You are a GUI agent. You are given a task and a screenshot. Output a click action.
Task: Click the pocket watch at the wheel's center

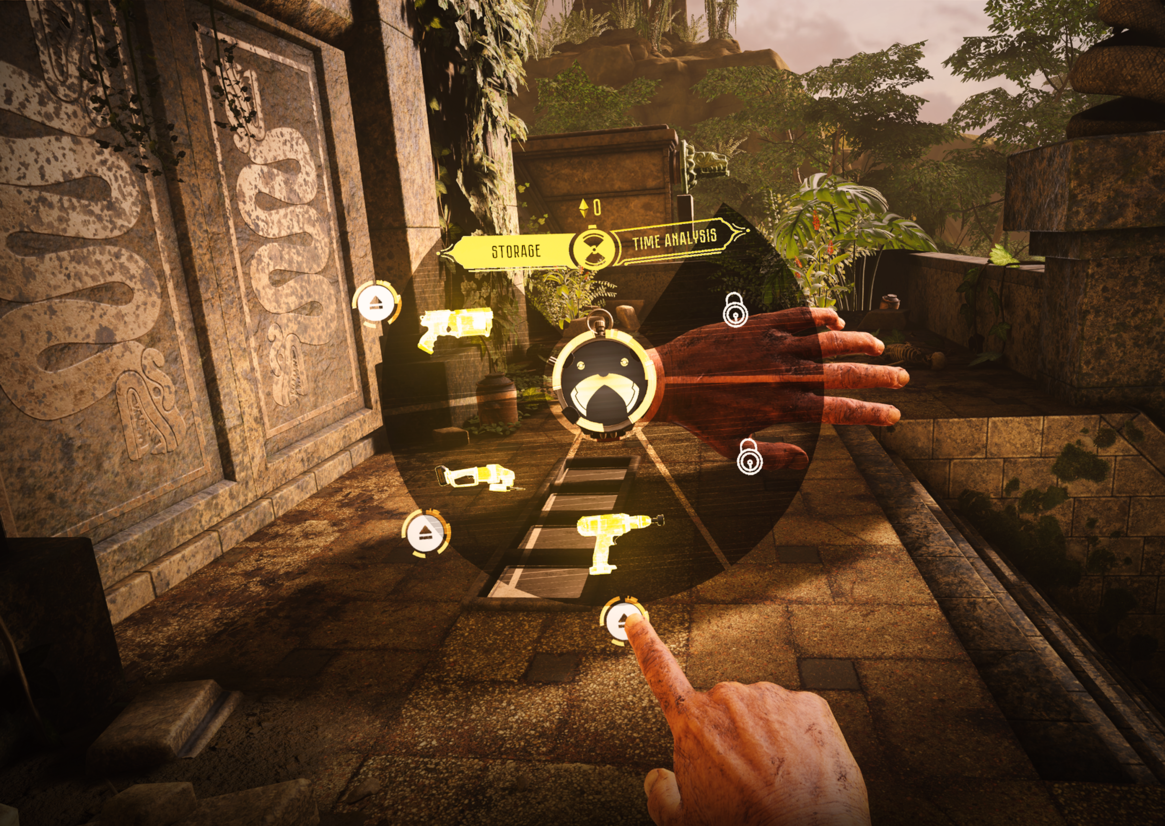[603, 379]
